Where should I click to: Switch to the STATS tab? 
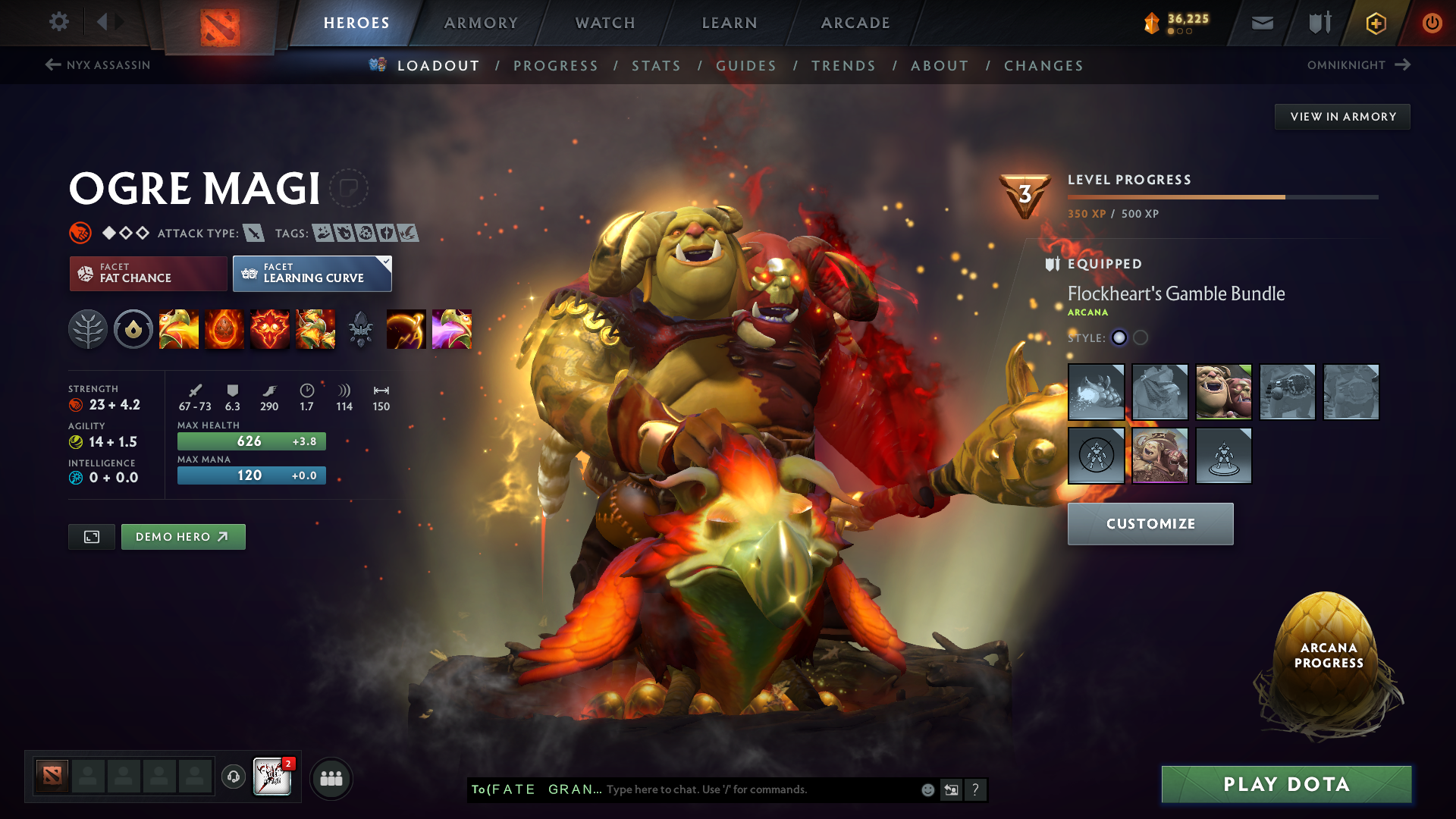point(657,65)
